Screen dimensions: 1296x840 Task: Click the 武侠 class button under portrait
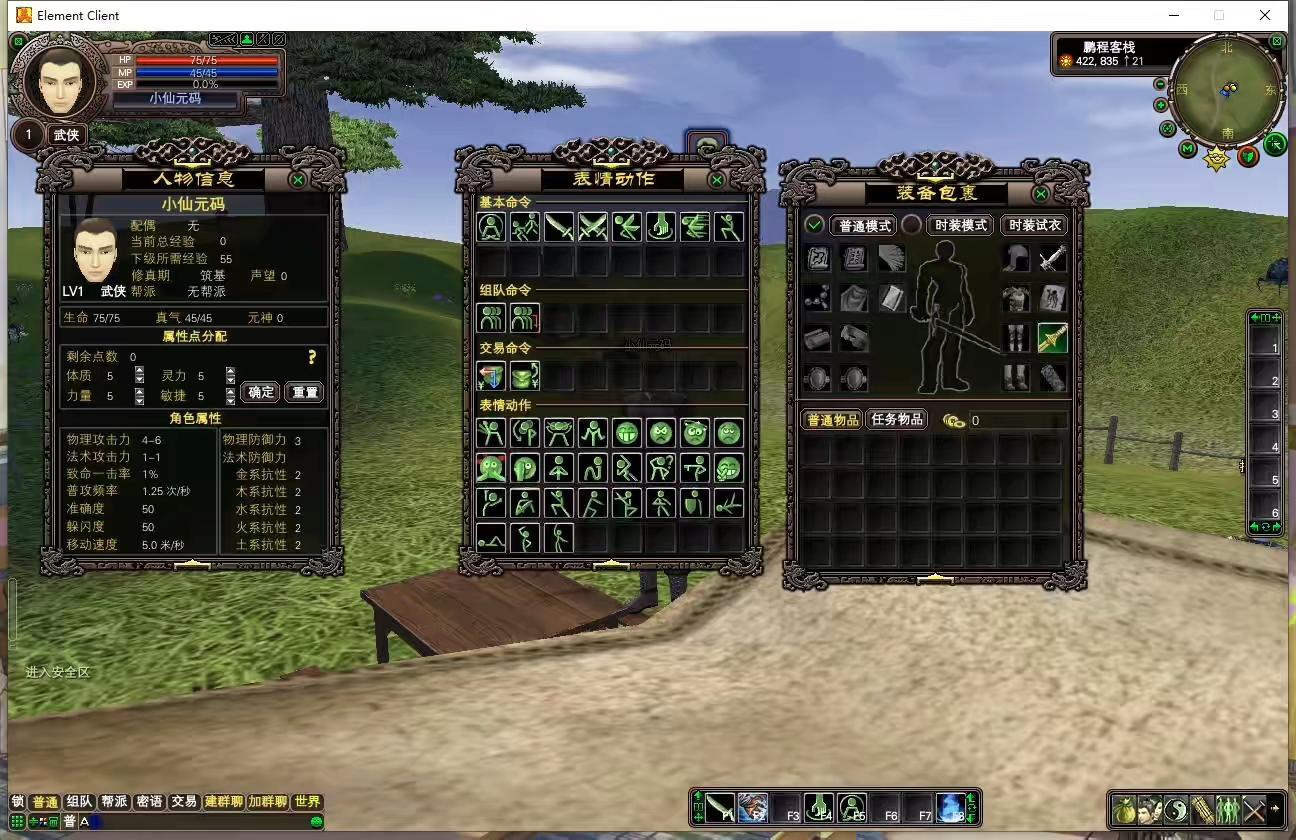click(x=67, y=135)
